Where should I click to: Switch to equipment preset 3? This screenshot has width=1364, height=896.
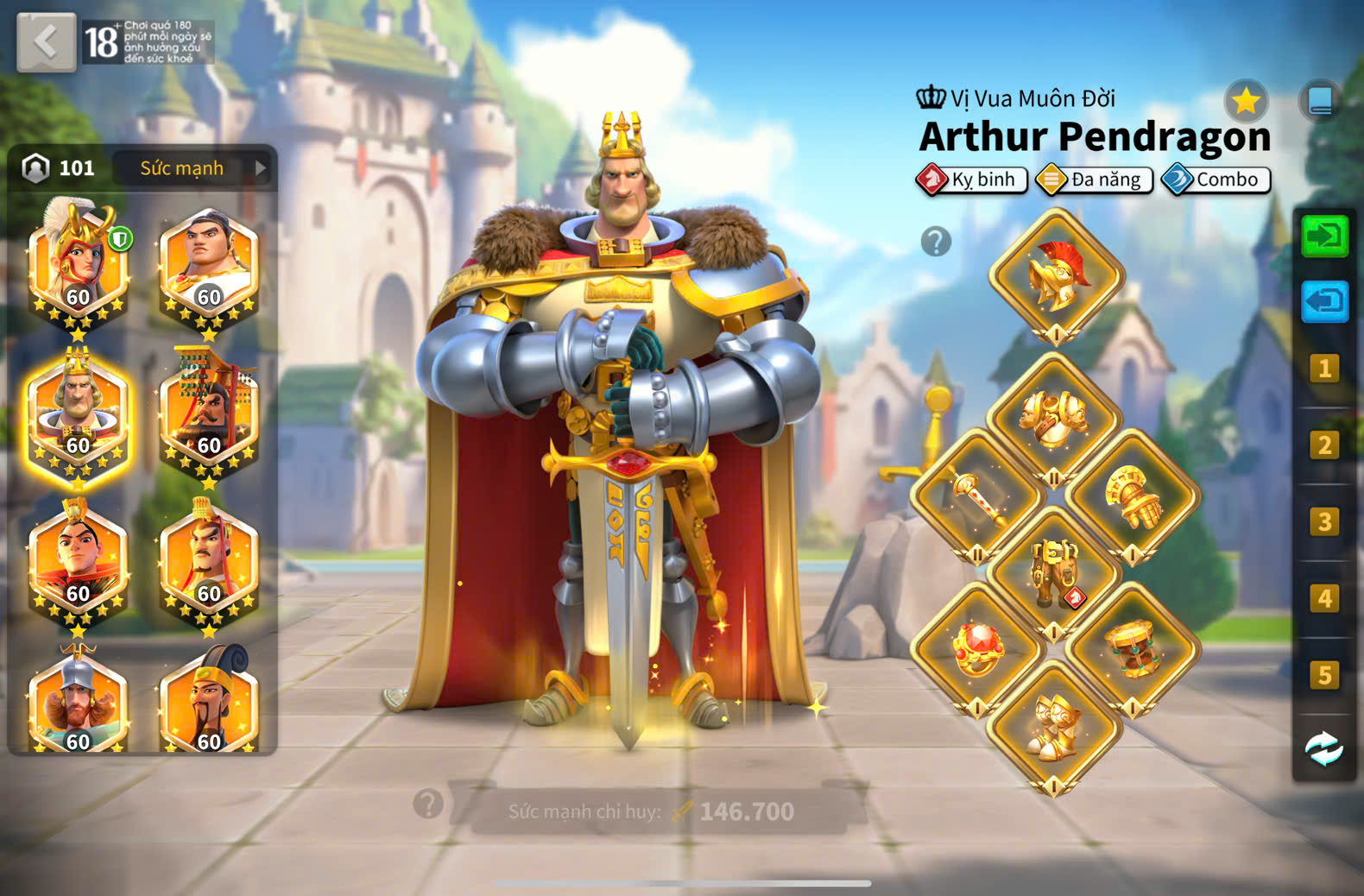pos(1324,521)
